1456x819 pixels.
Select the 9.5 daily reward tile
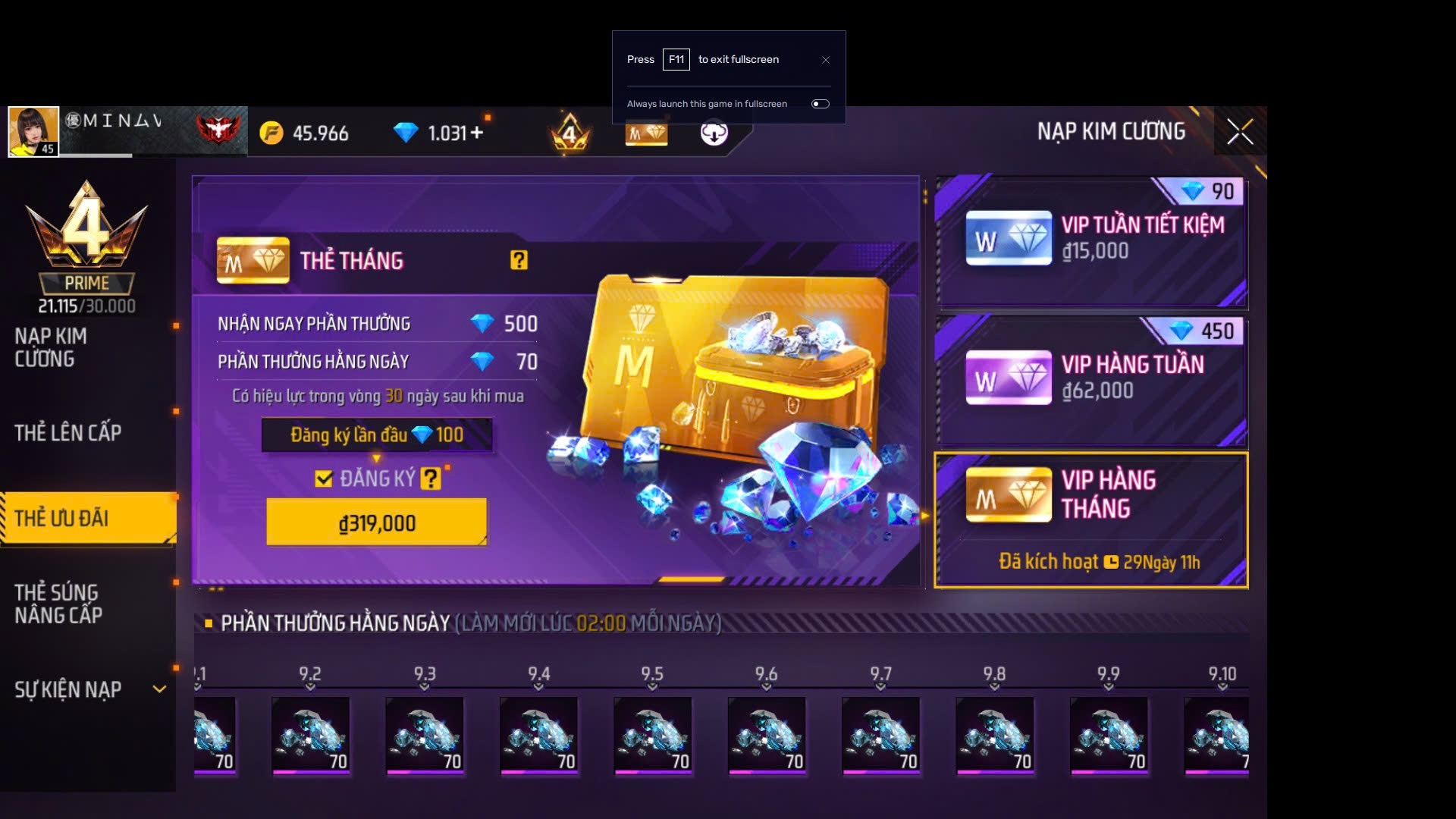pos(652,734)
